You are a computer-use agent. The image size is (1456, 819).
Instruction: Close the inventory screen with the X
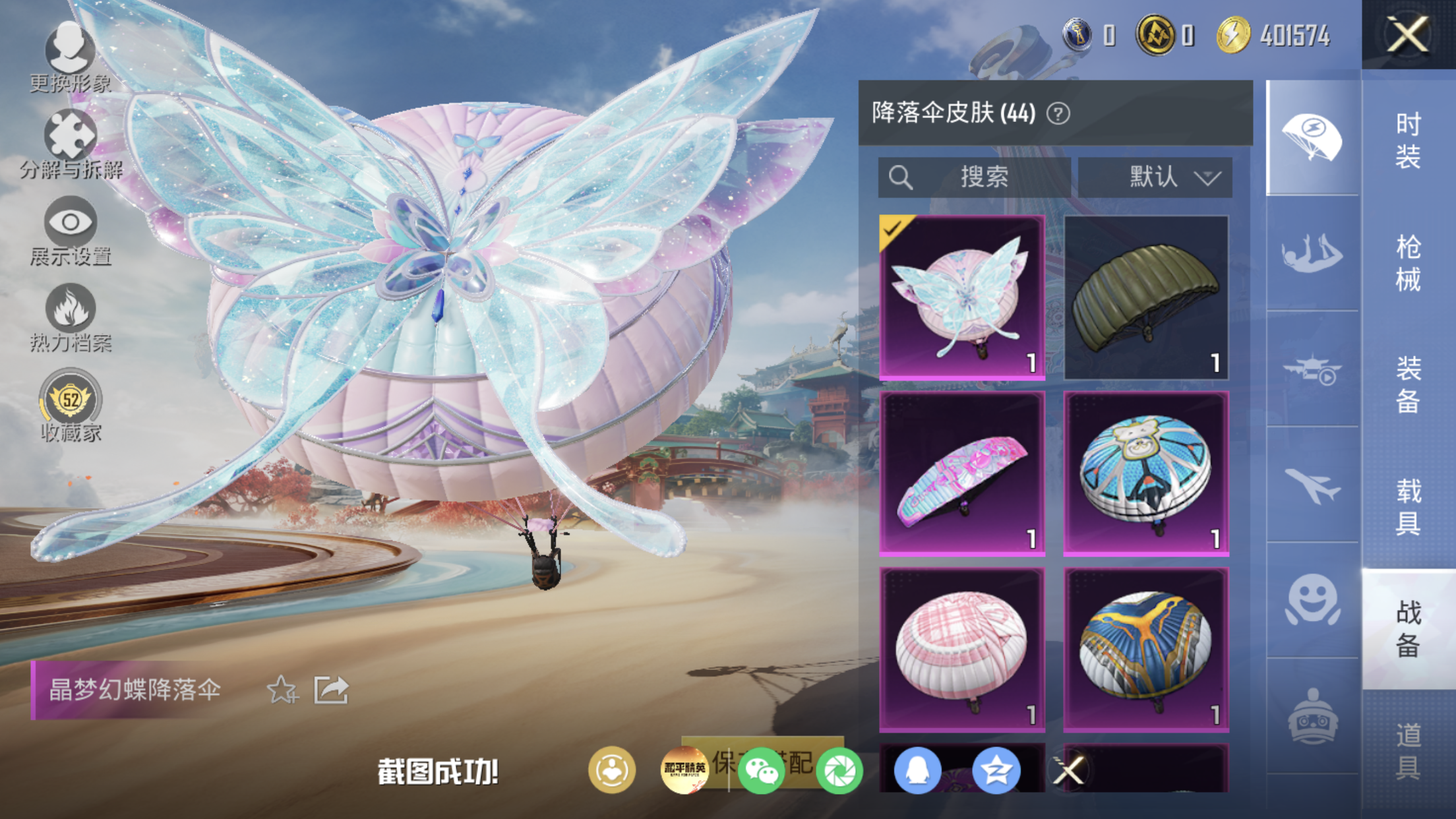[x=1408, y=34]
